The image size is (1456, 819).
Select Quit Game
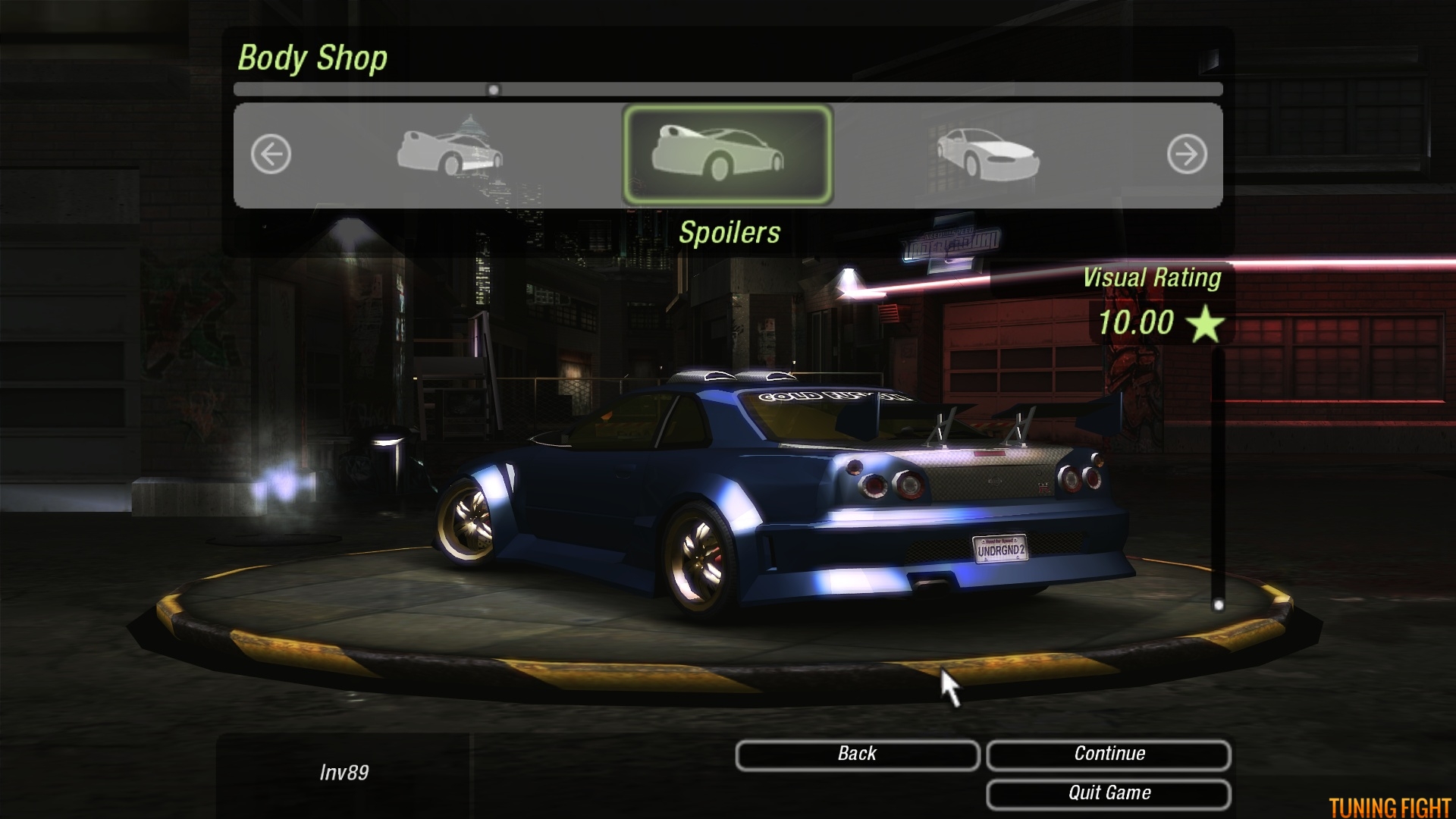[x=1108, y=794]
